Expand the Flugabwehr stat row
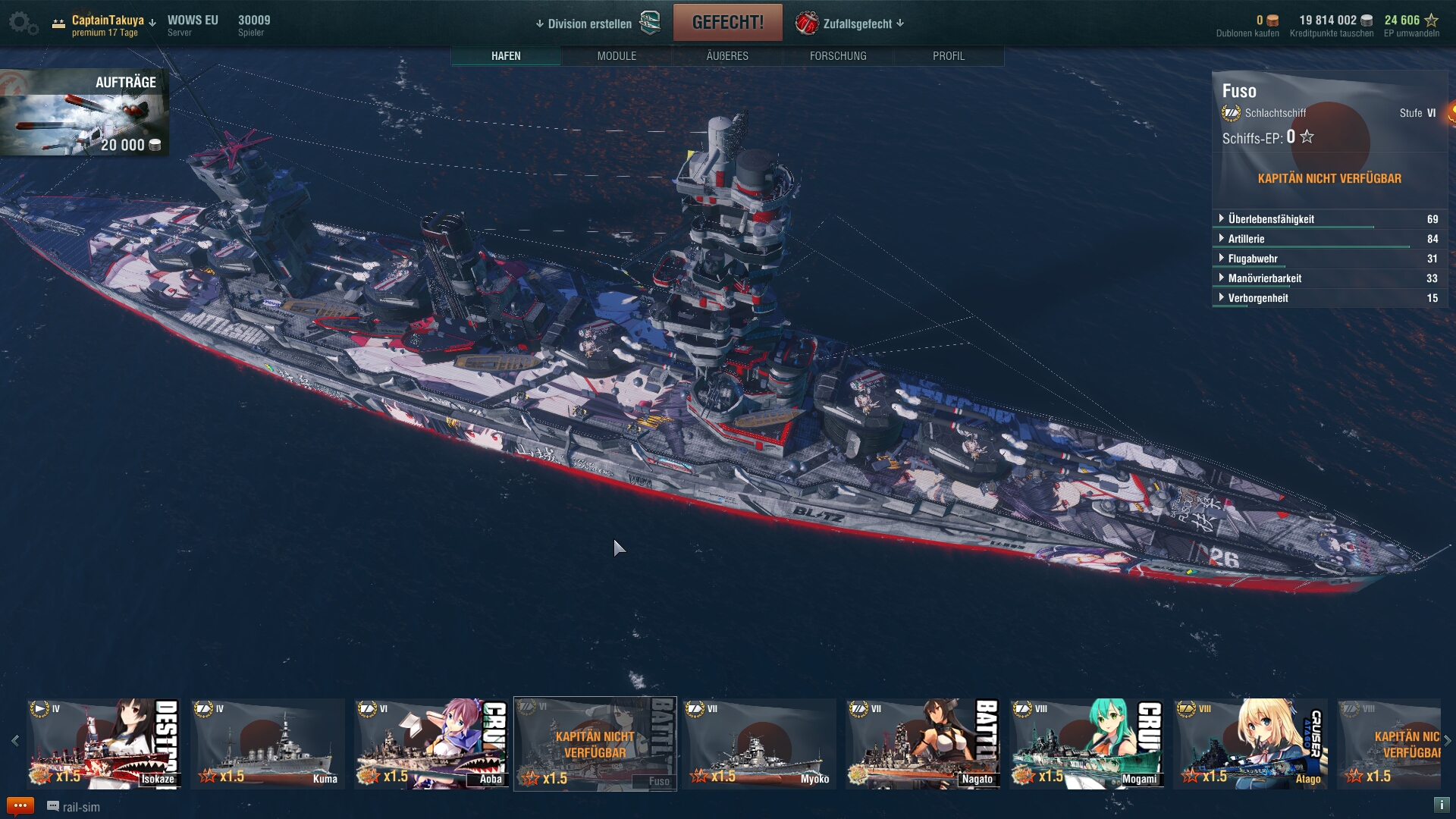 pyautogui.click(x=1253, y=259)
